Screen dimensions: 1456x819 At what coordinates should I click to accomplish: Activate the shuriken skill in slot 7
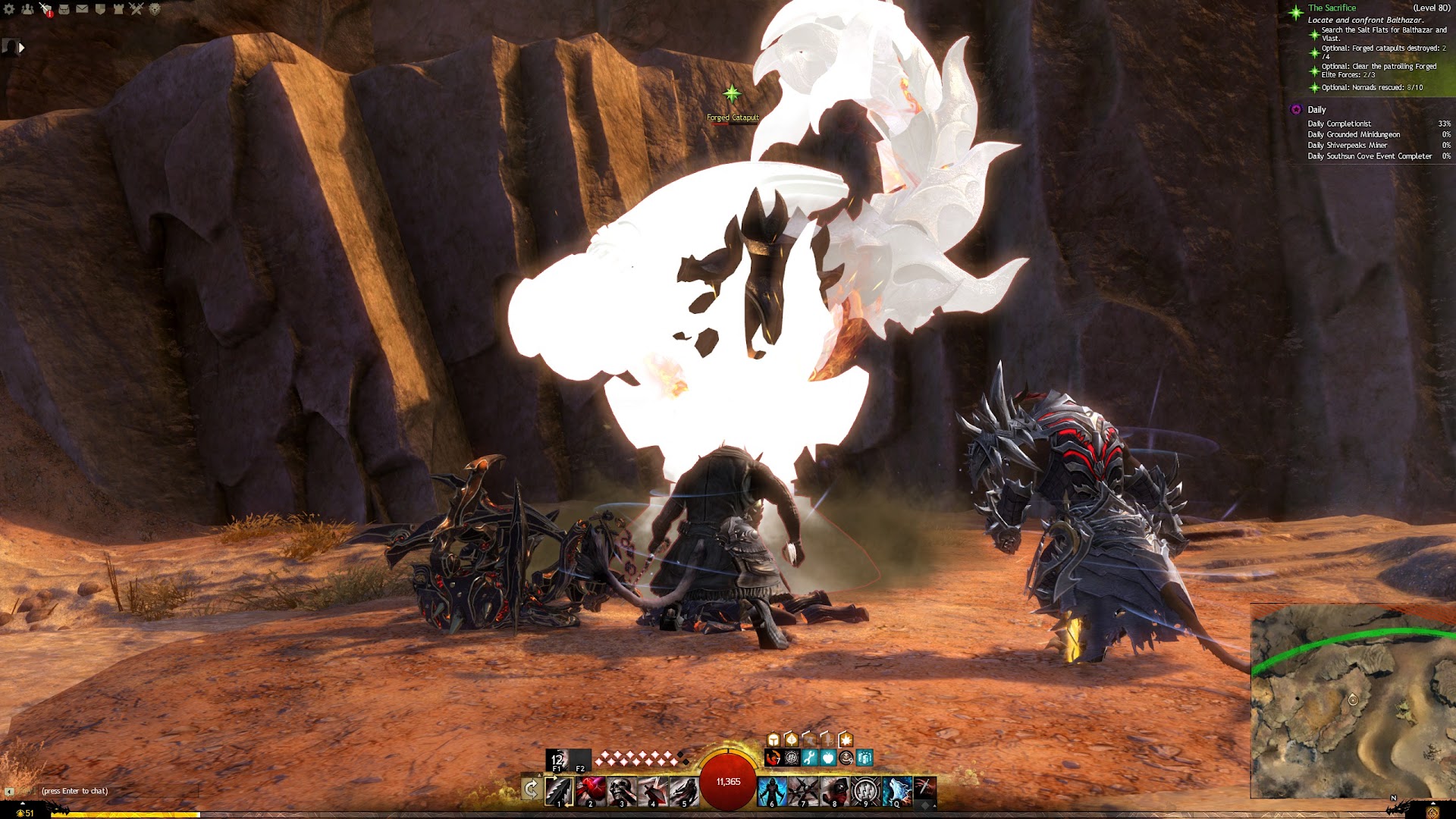tap(803, 791)
